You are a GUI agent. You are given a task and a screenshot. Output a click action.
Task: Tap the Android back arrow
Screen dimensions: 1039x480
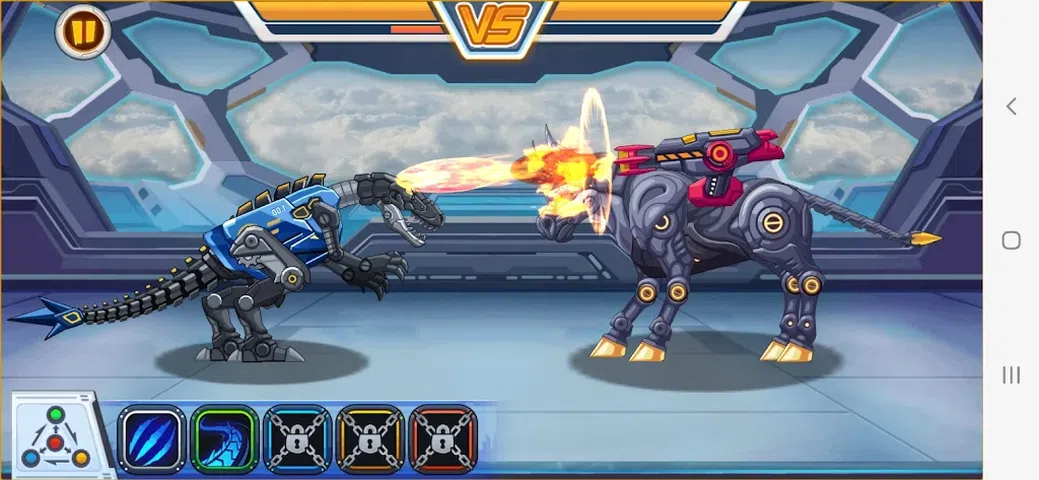[1011, 106]
